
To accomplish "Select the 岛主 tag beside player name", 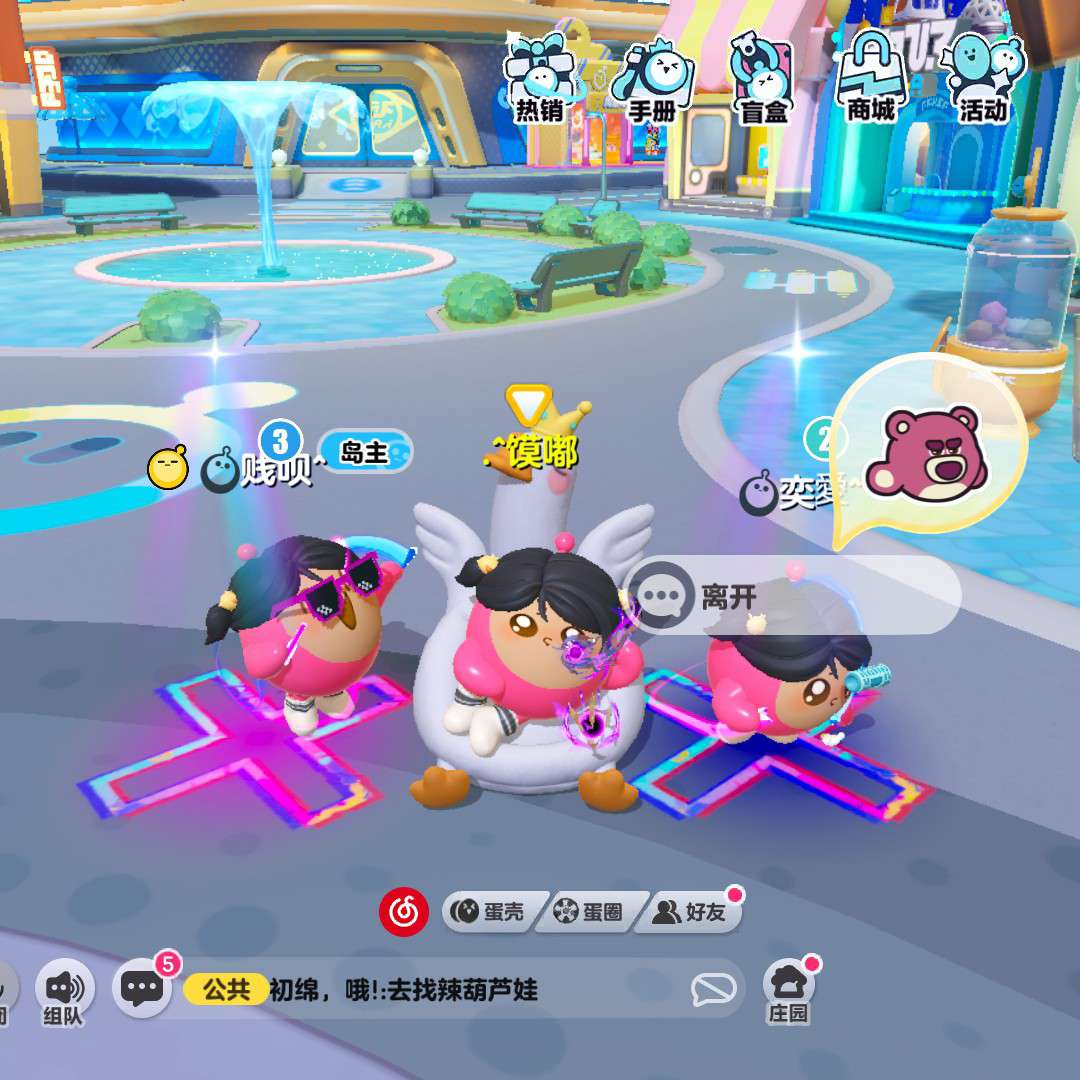I will 364,452.
